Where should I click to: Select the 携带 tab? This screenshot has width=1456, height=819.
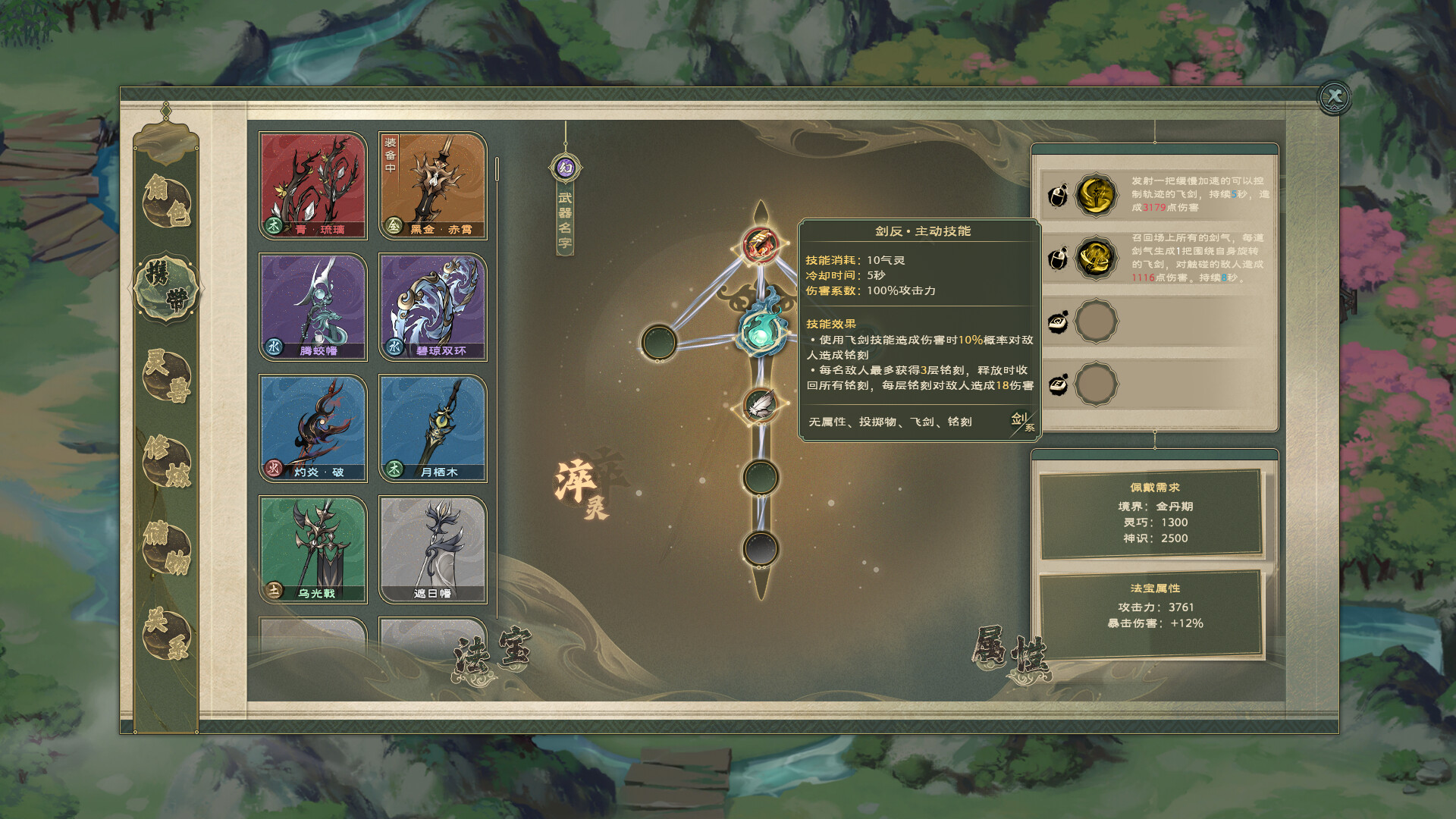pos(167,288)
